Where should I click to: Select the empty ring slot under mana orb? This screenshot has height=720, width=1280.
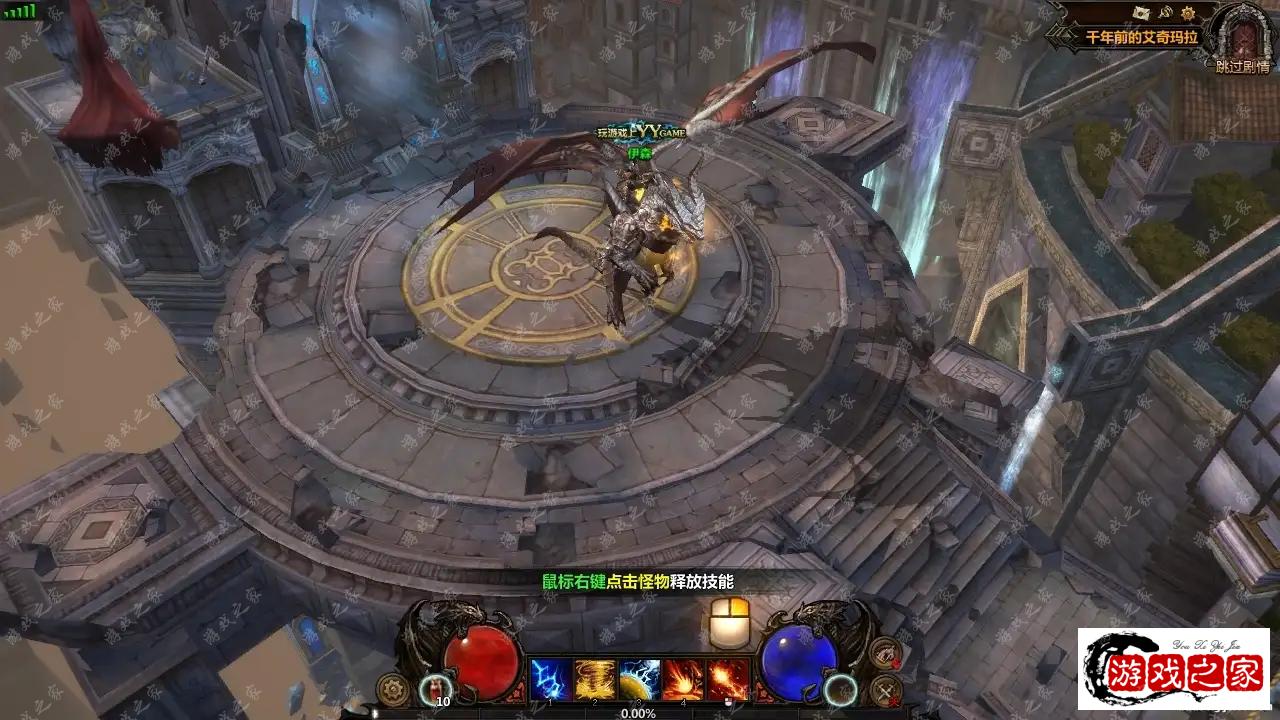841,688
